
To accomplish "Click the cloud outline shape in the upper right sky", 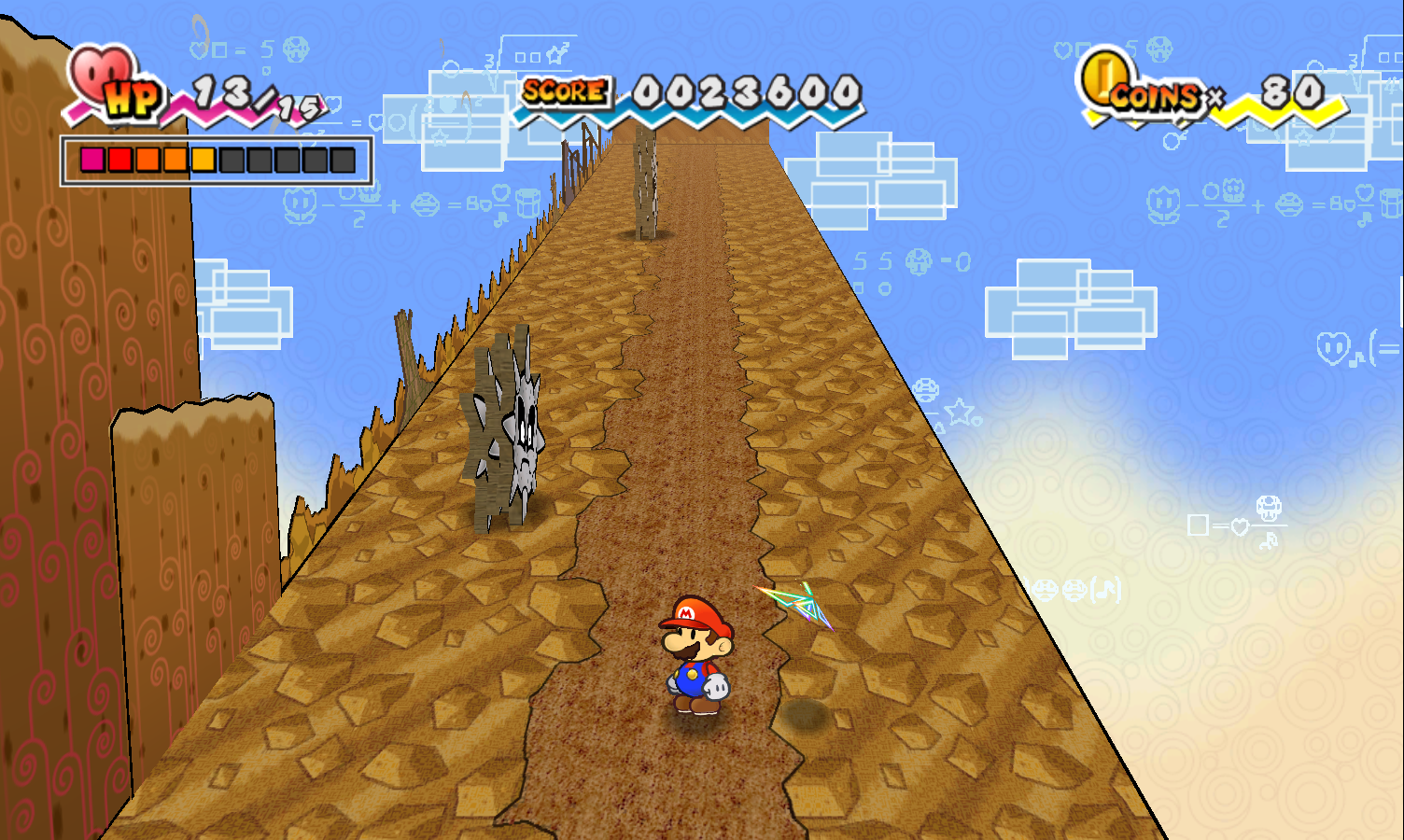I will (1074, 303).
